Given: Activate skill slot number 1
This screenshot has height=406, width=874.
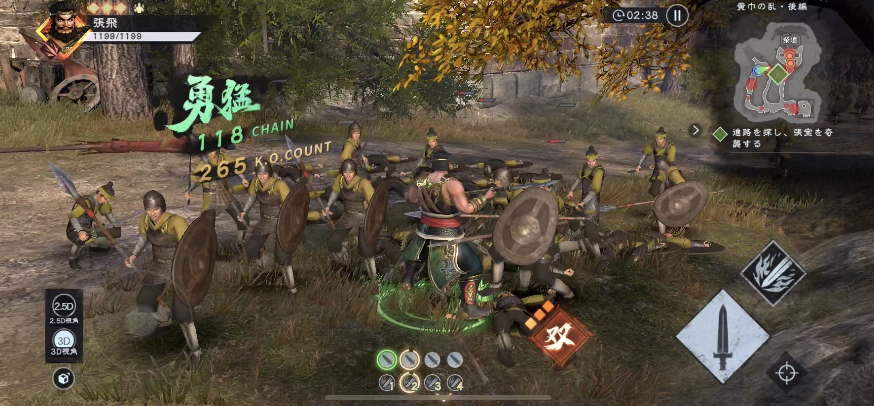Looking at the screenshot, I should [387, 382].
